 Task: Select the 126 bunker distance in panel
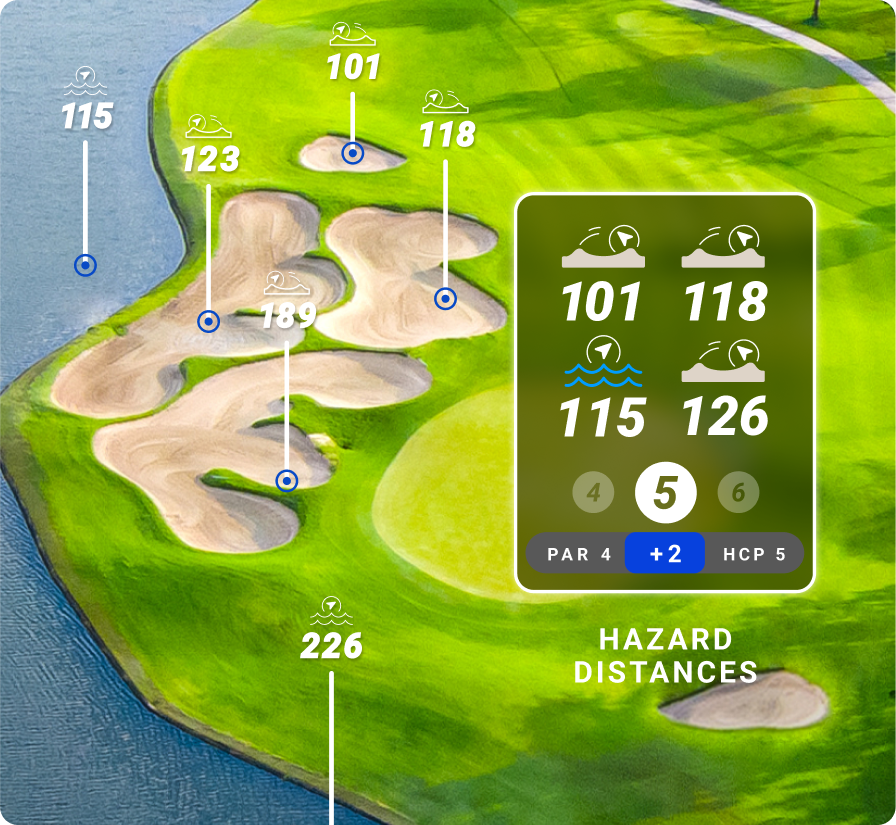pos(725,417)
